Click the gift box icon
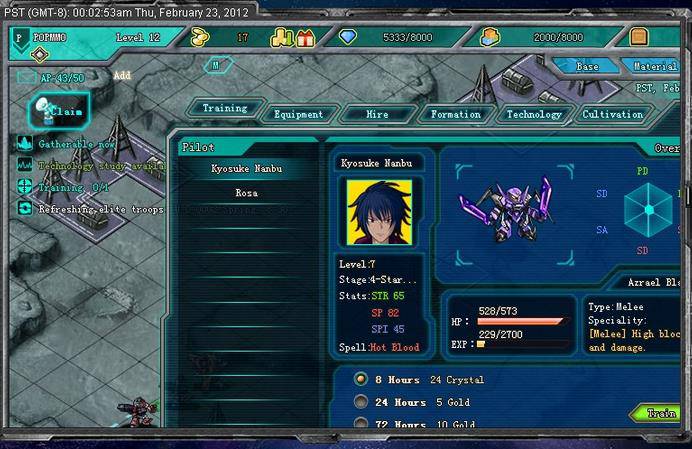This screenshot has height=449, width=692. point(305,38)
